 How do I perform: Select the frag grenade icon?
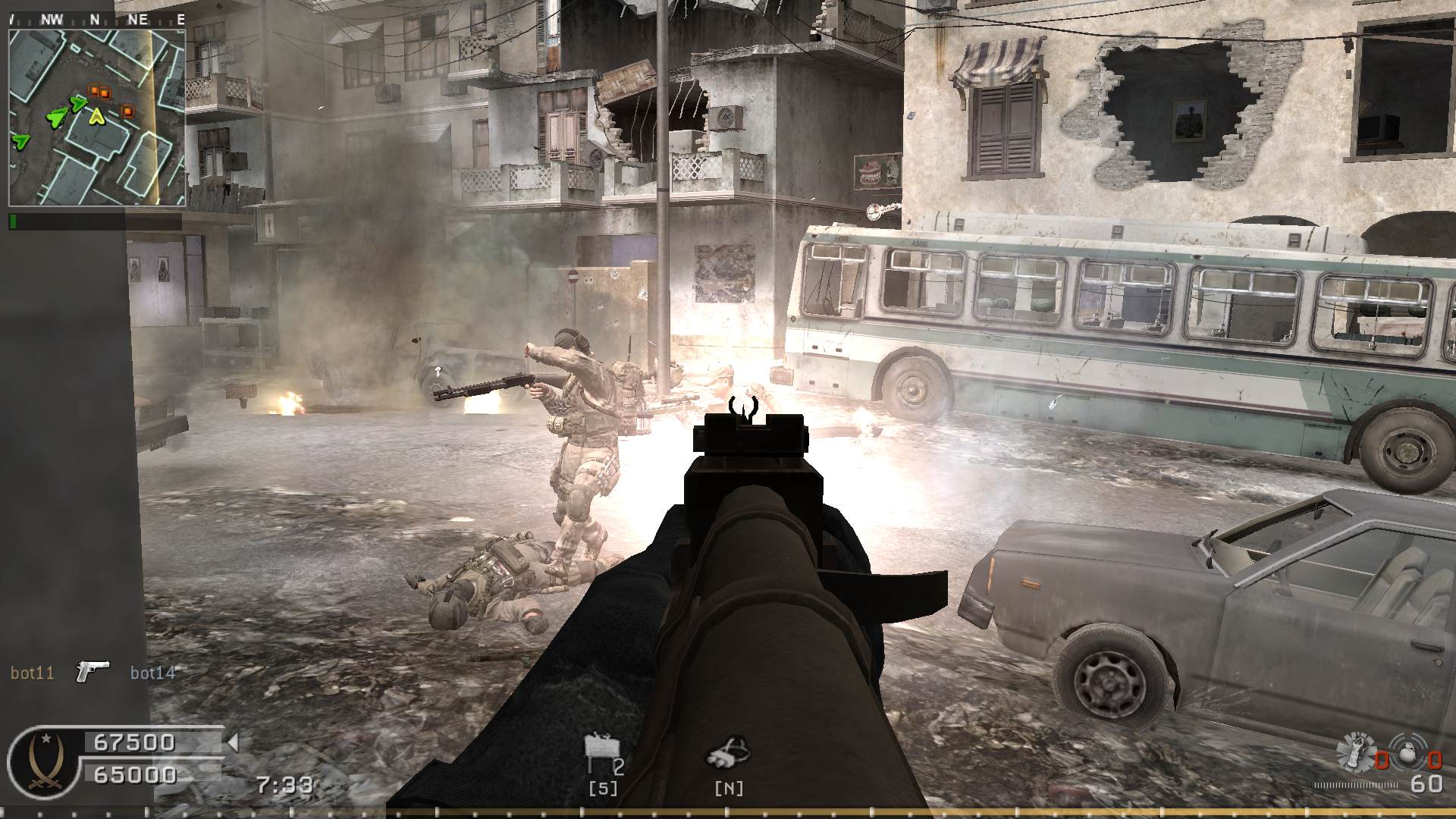coord(1407,753)
